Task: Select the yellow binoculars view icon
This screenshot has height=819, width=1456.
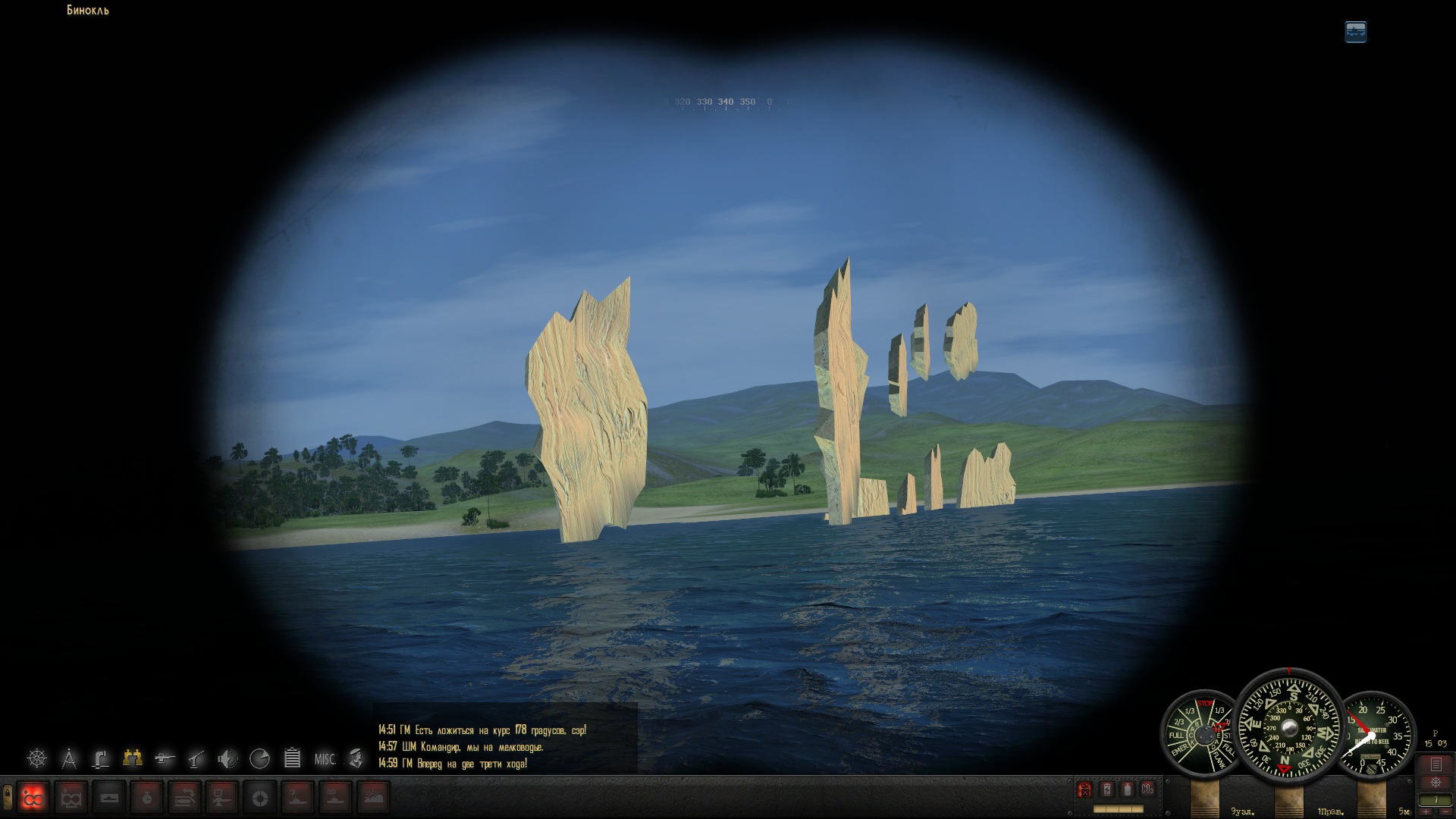Action: 133,757
